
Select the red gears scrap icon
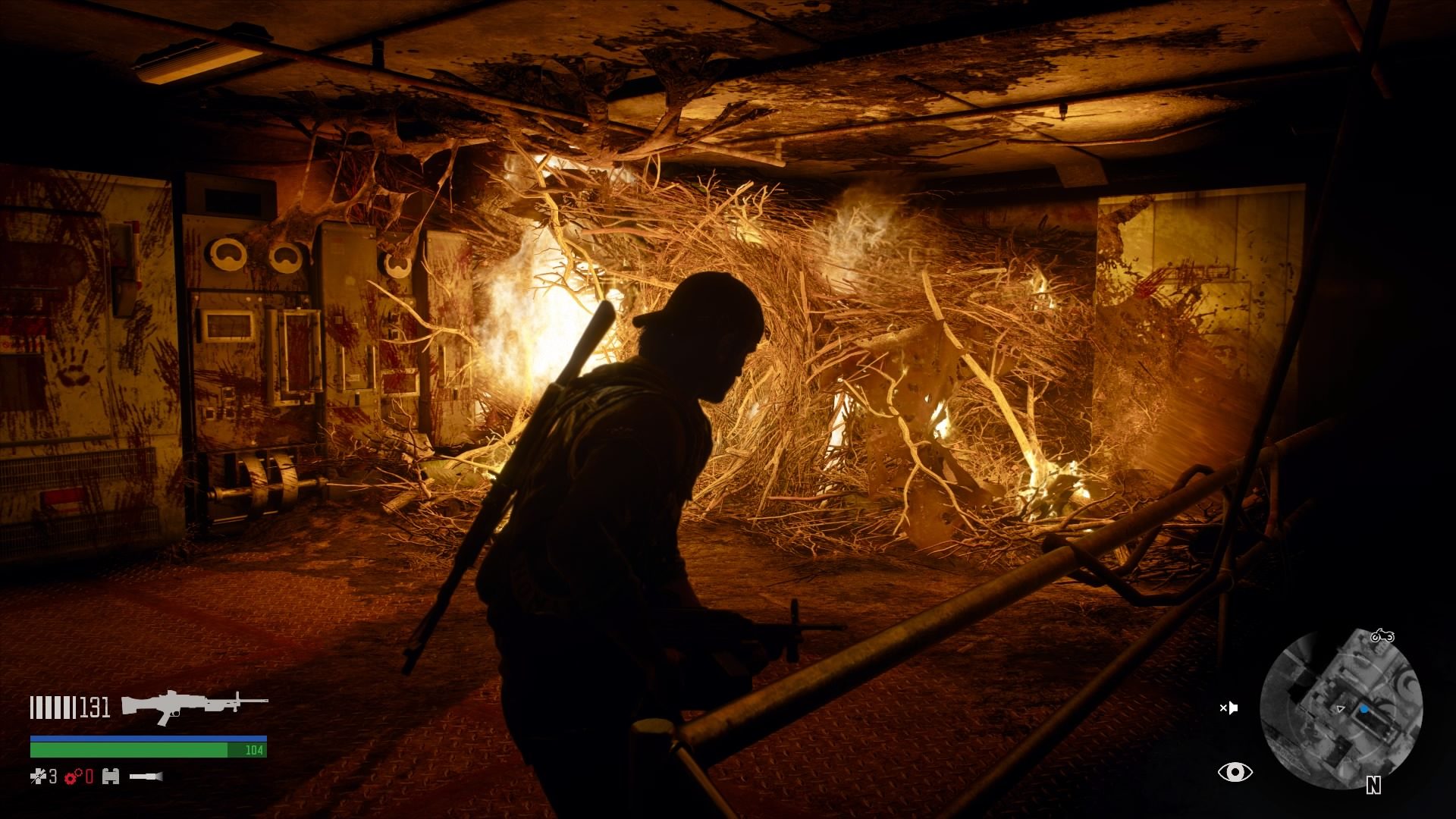point(74,776)
